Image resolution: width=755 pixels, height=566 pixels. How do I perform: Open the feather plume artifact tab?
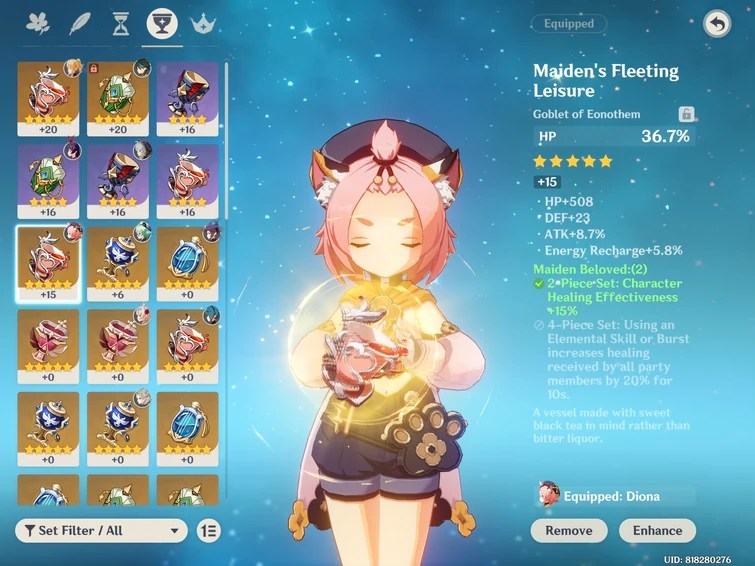[80, 23]
